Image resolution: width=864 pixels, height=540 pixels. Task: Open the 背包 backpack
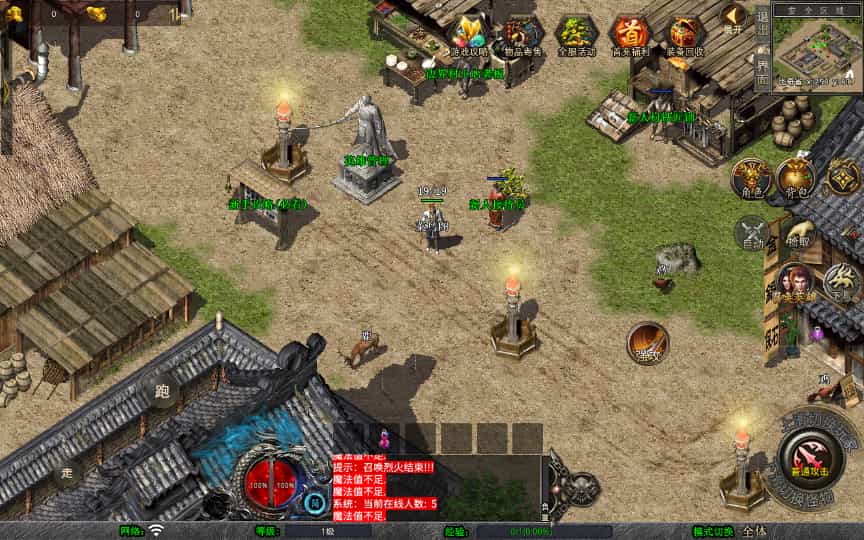(x=796, y=178)
